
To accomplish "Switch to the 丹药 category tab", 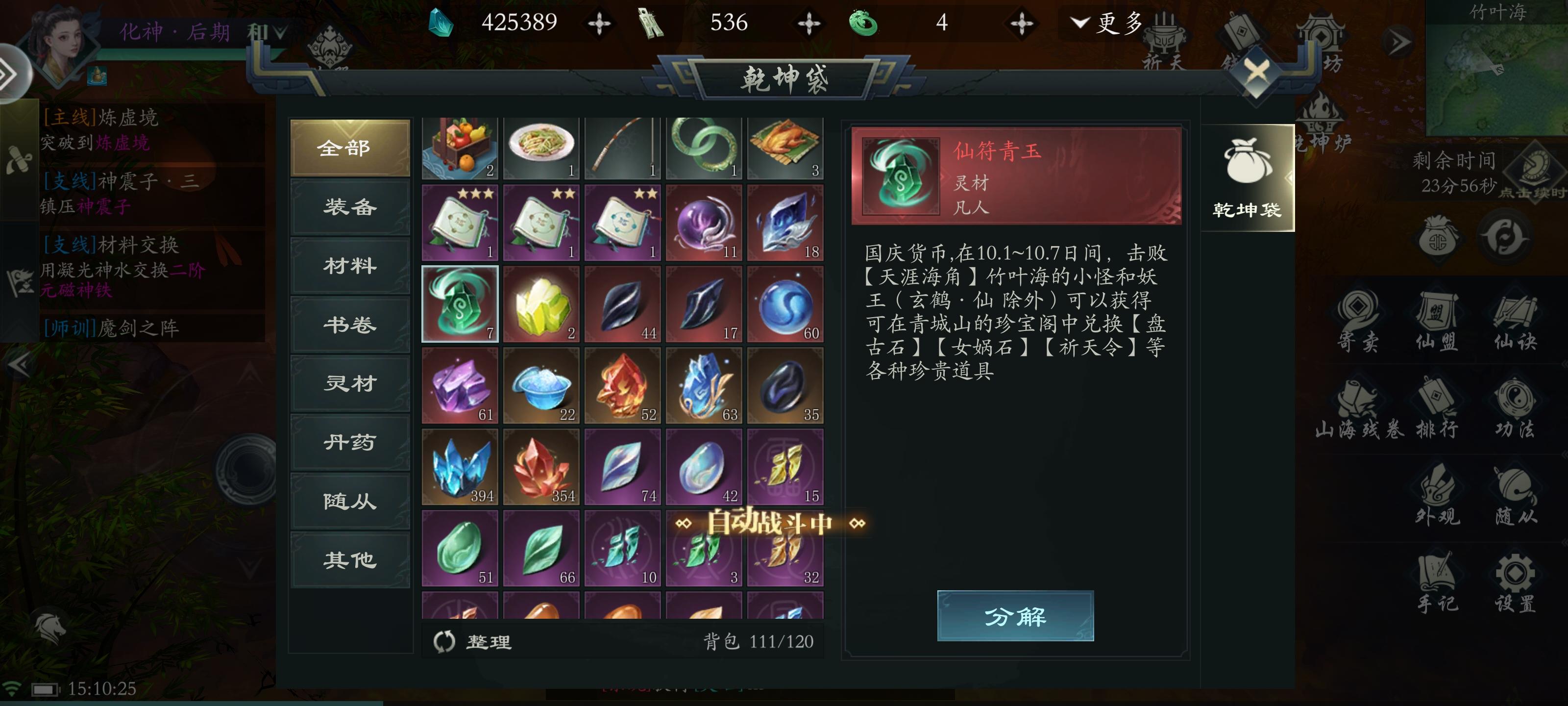I will (349, 442).
